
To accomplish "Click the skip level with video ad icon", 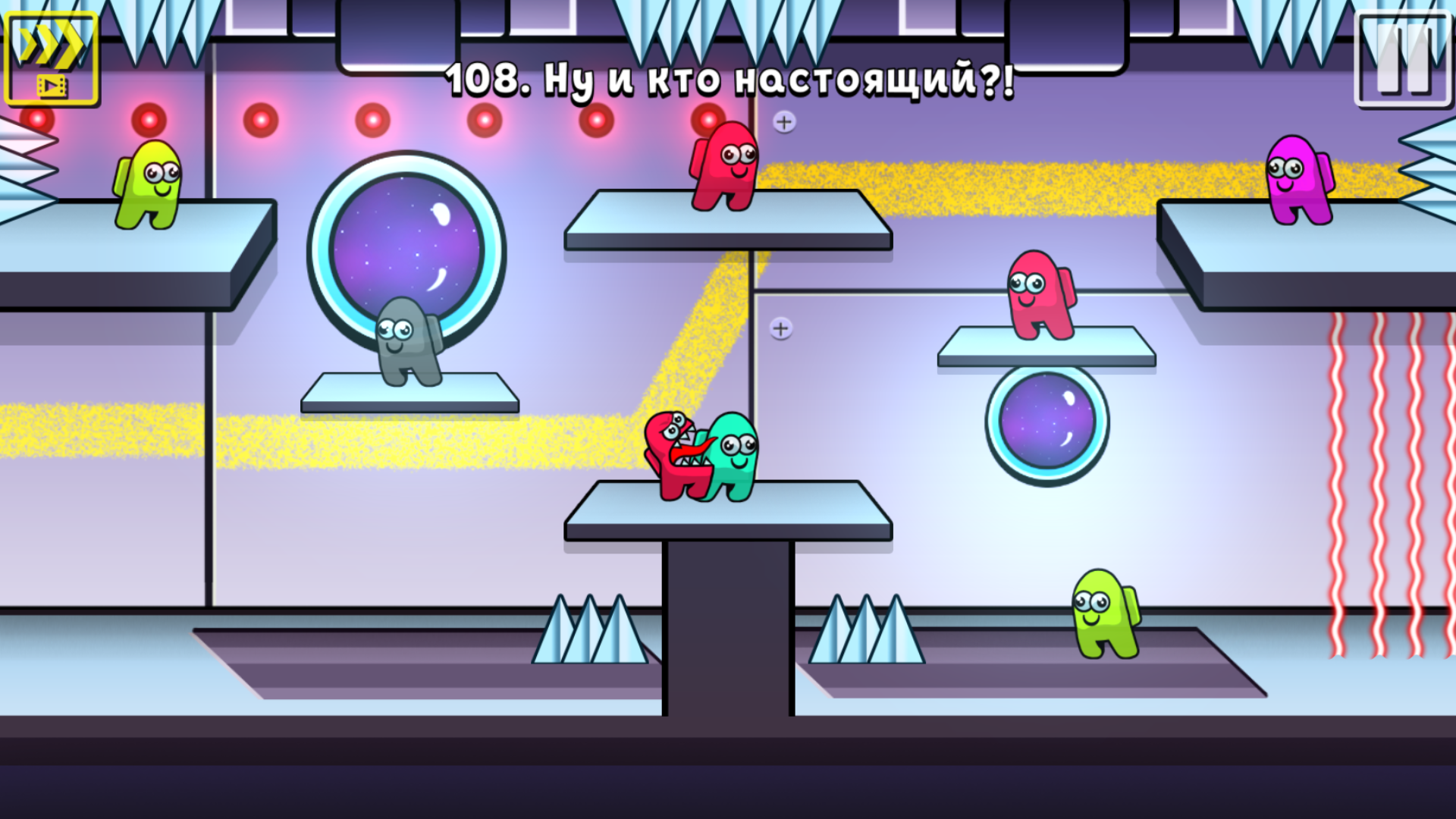I will coord(51,55).
